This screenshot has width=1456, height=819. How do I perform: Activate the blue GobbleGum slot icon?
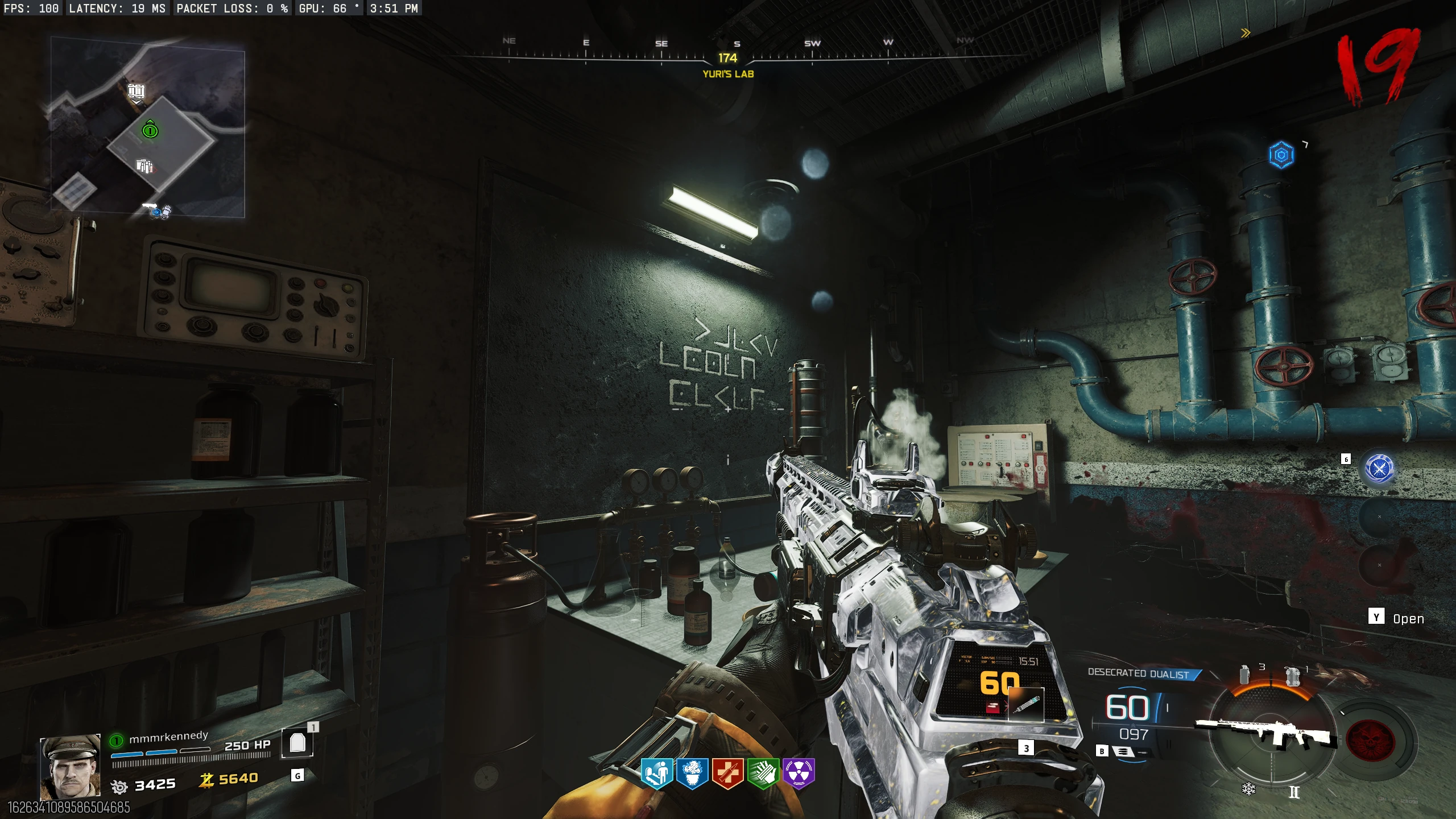pos(1379,468)
